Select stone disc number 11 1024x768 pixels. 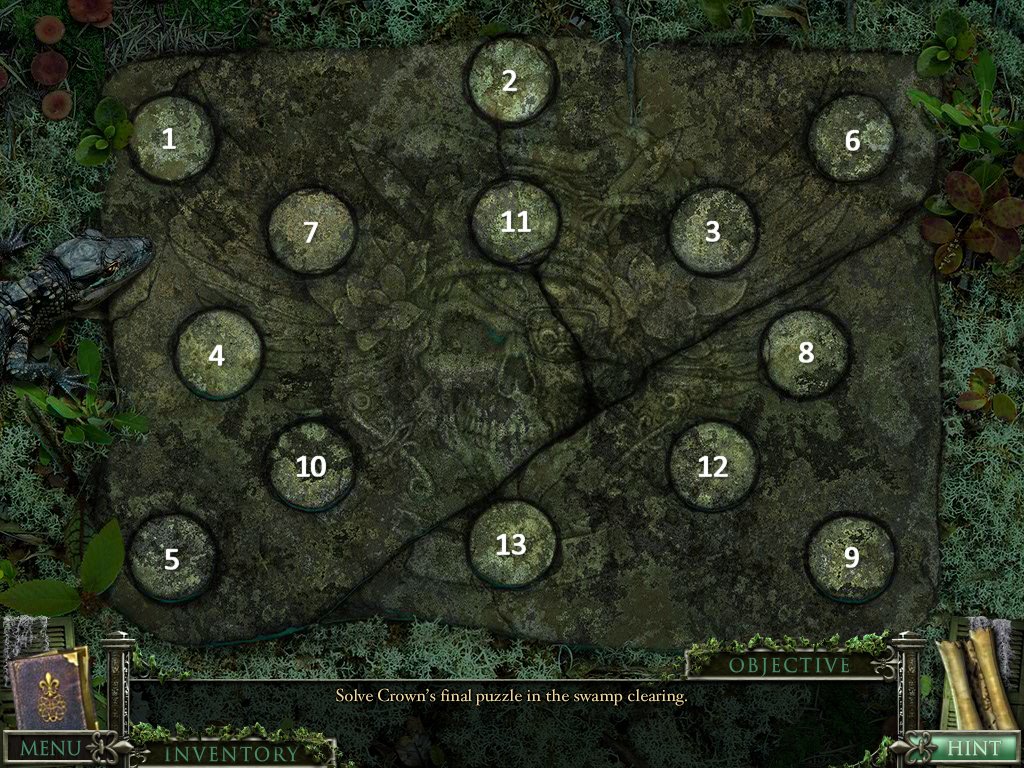point(514,221)
